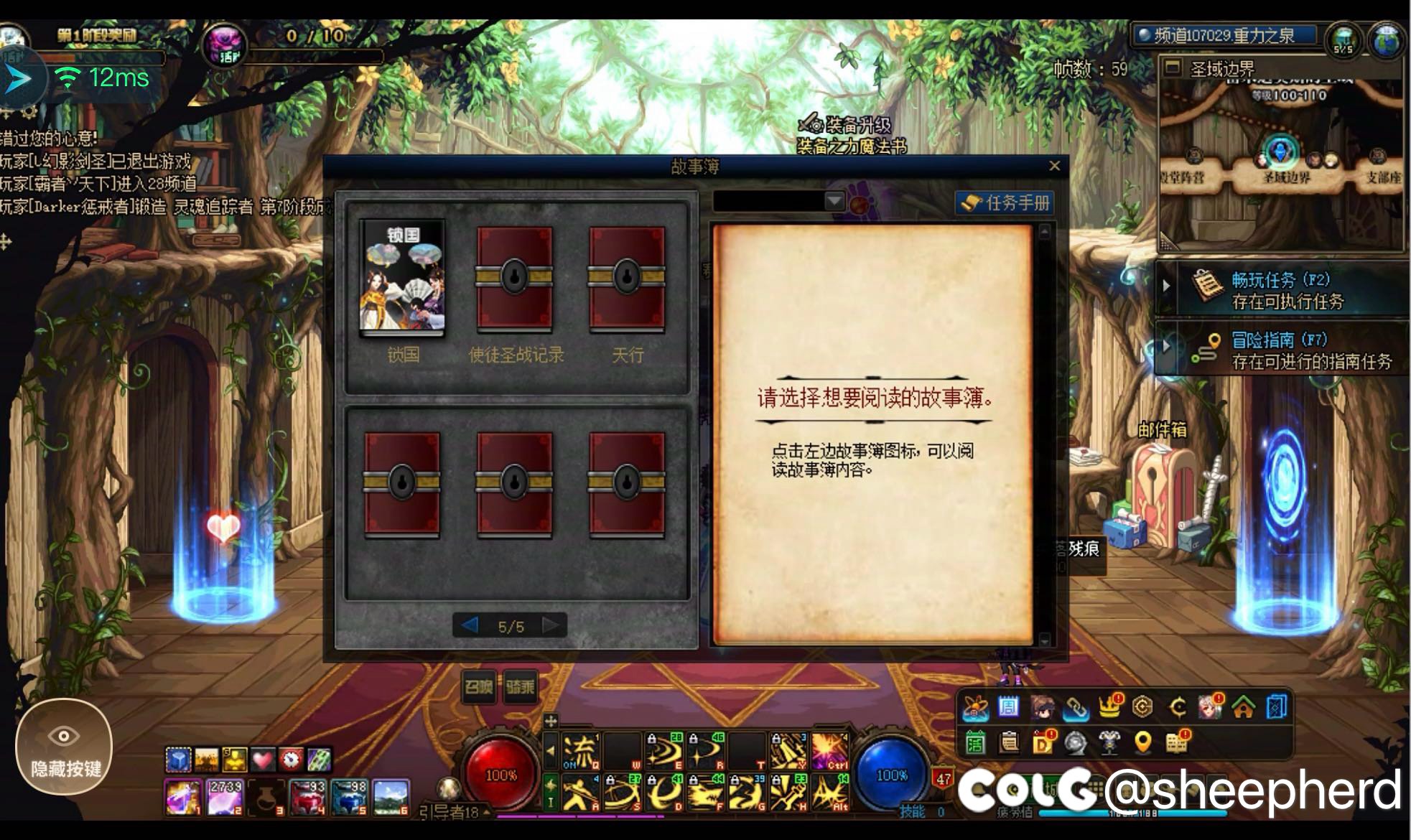Go to the previous story book page
This screenshot has width=1411, height=840.
(x=470, y=626)
